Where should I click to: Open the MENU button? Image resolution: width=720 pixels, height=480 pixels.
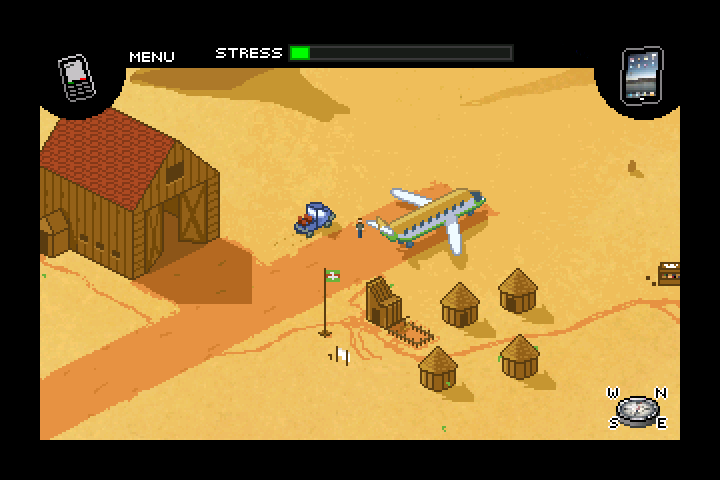[152, 57]
